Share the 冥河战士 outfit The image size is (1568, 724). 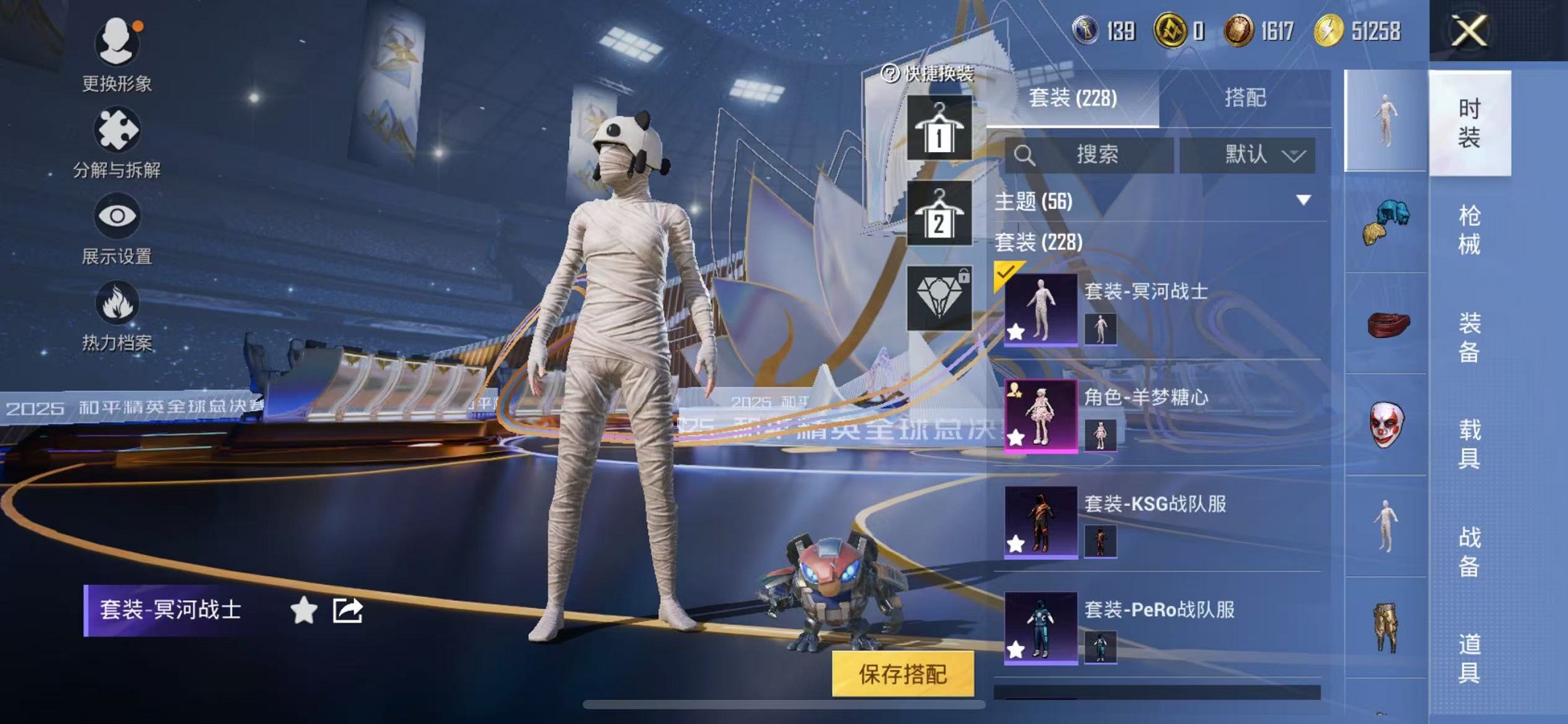pyautogui.click(x=348, y=610)
